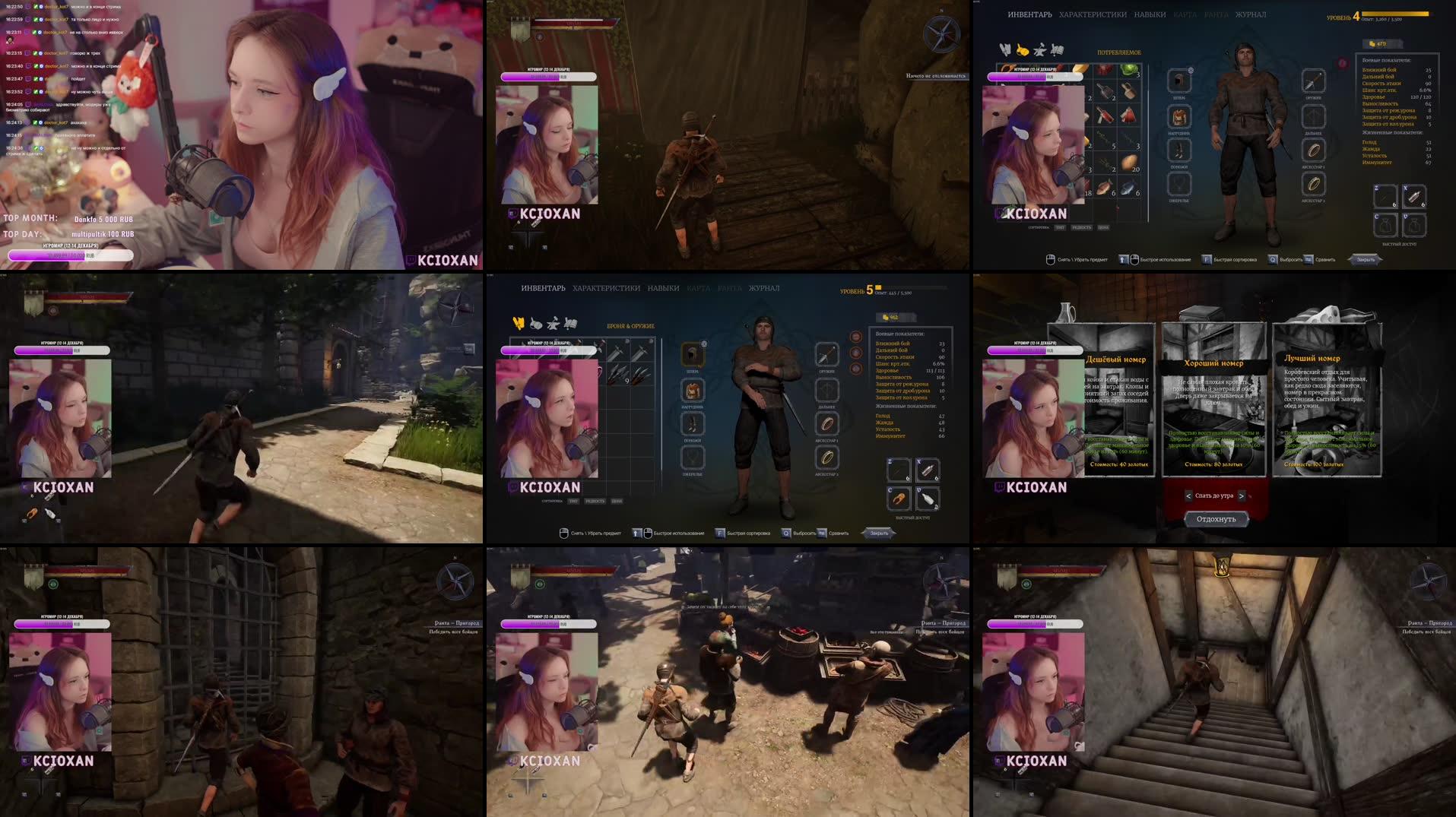Toggle sorting by РЕДКОСТЬ
This screenshot has width=1456, height=817.
[595, 501]
